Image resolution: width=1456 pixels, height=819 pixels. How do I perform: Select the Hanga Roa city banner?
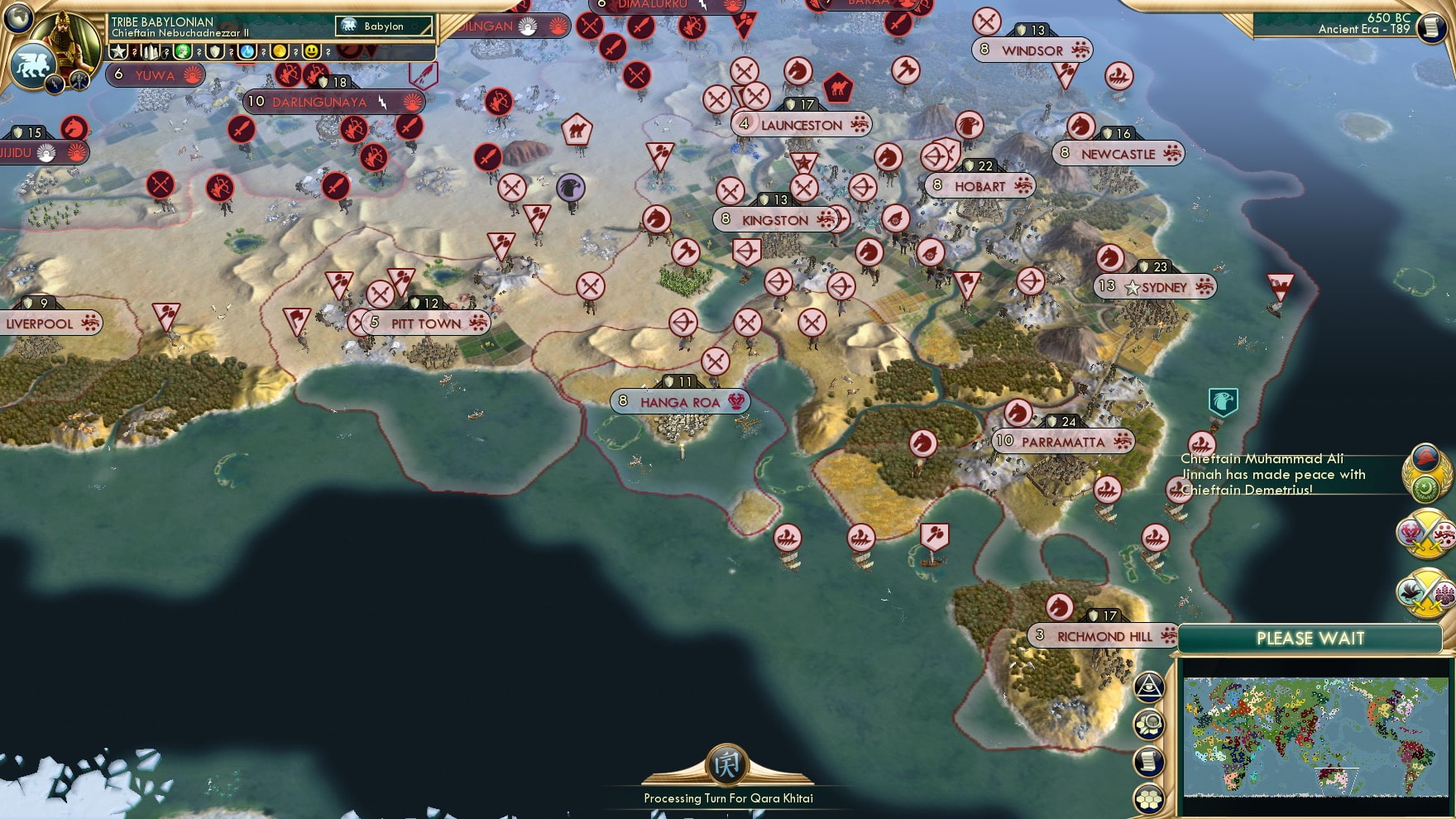coord(680,402)
